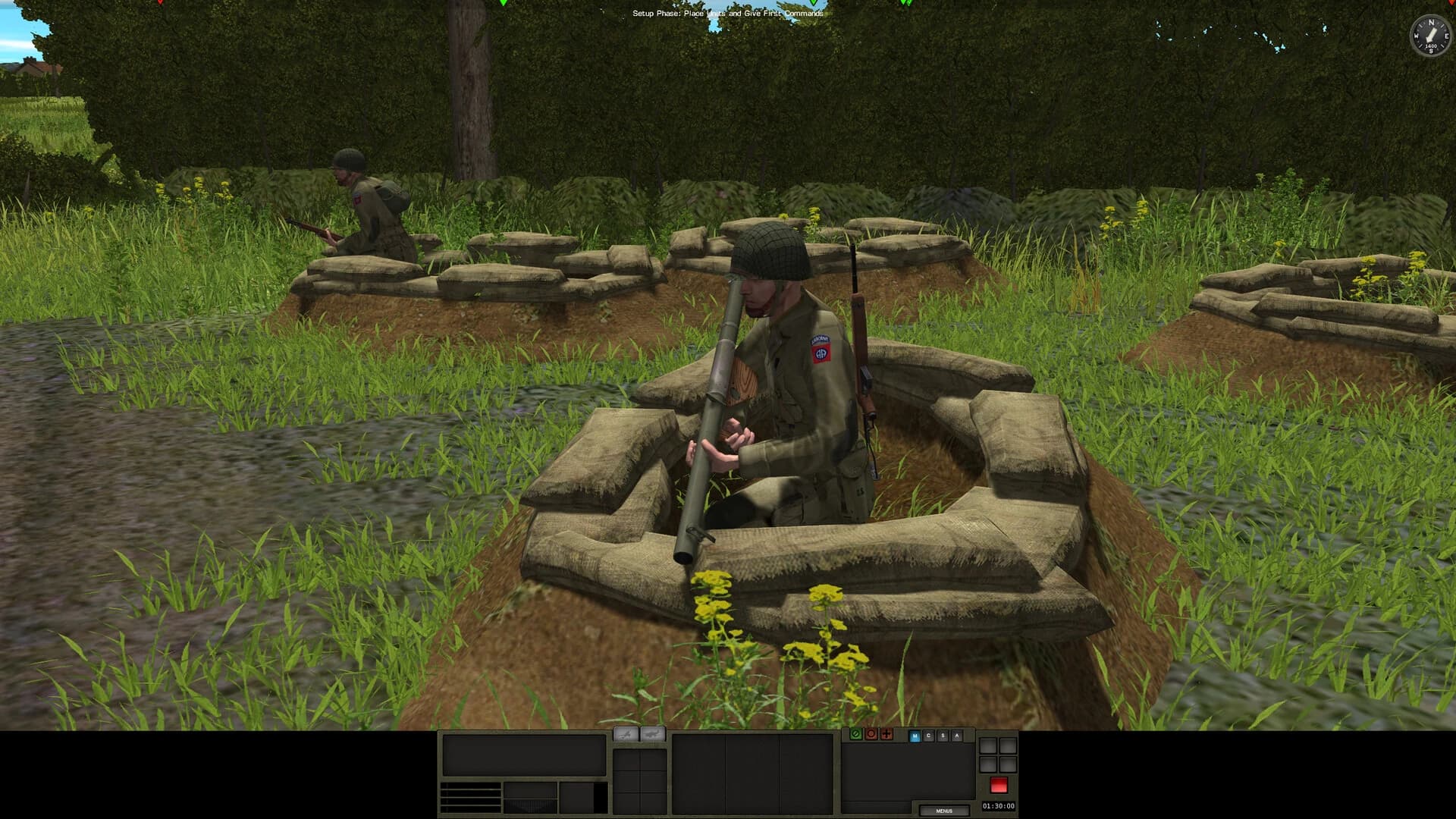Click the mission timer showing 01:30:00
Viewport: 1456px width, 819px height.
click(998, 805)
